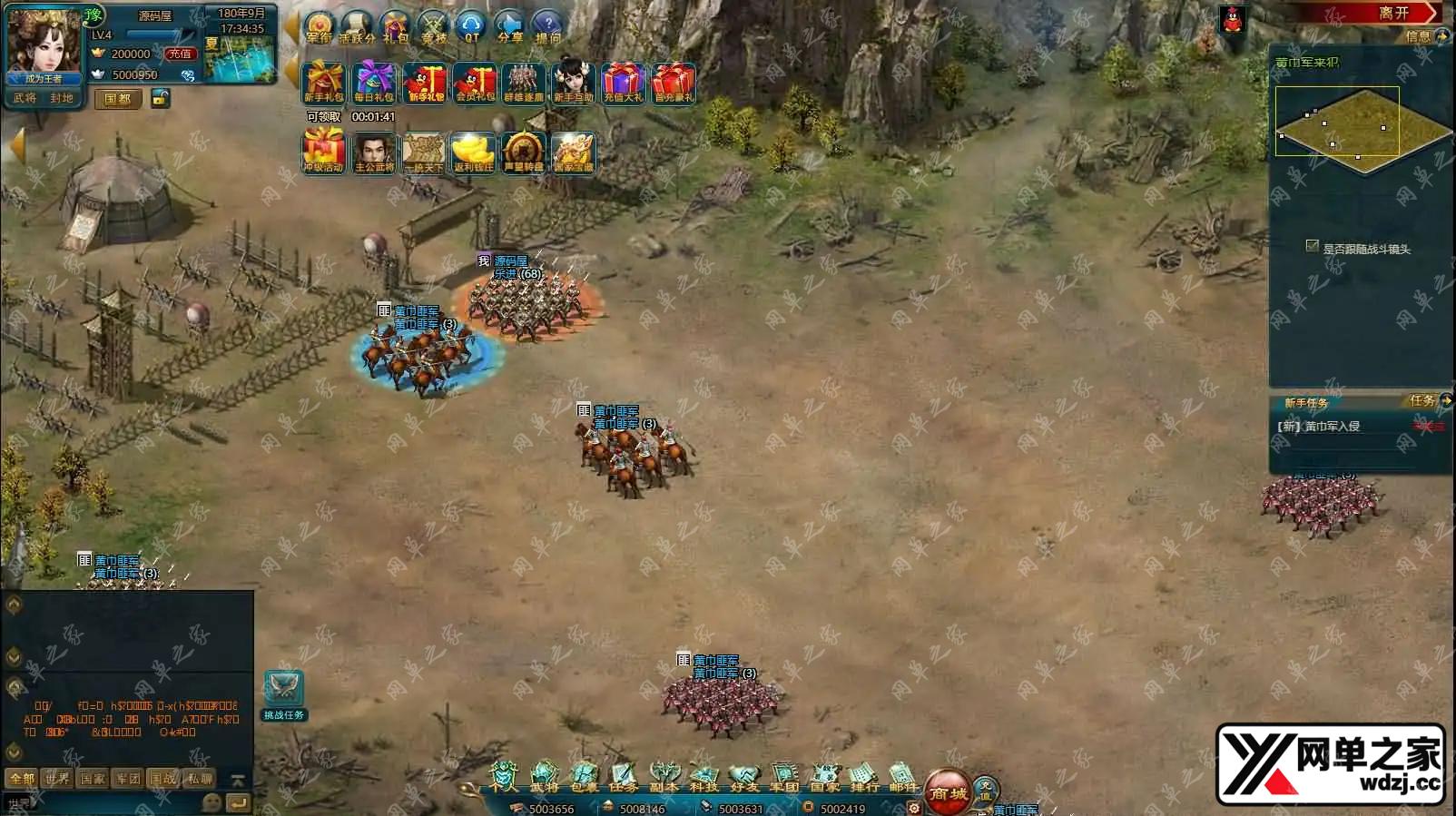1456x816 pixels.
Task: Switch chat to the 私聊 private tab
Action: [199, 779]
